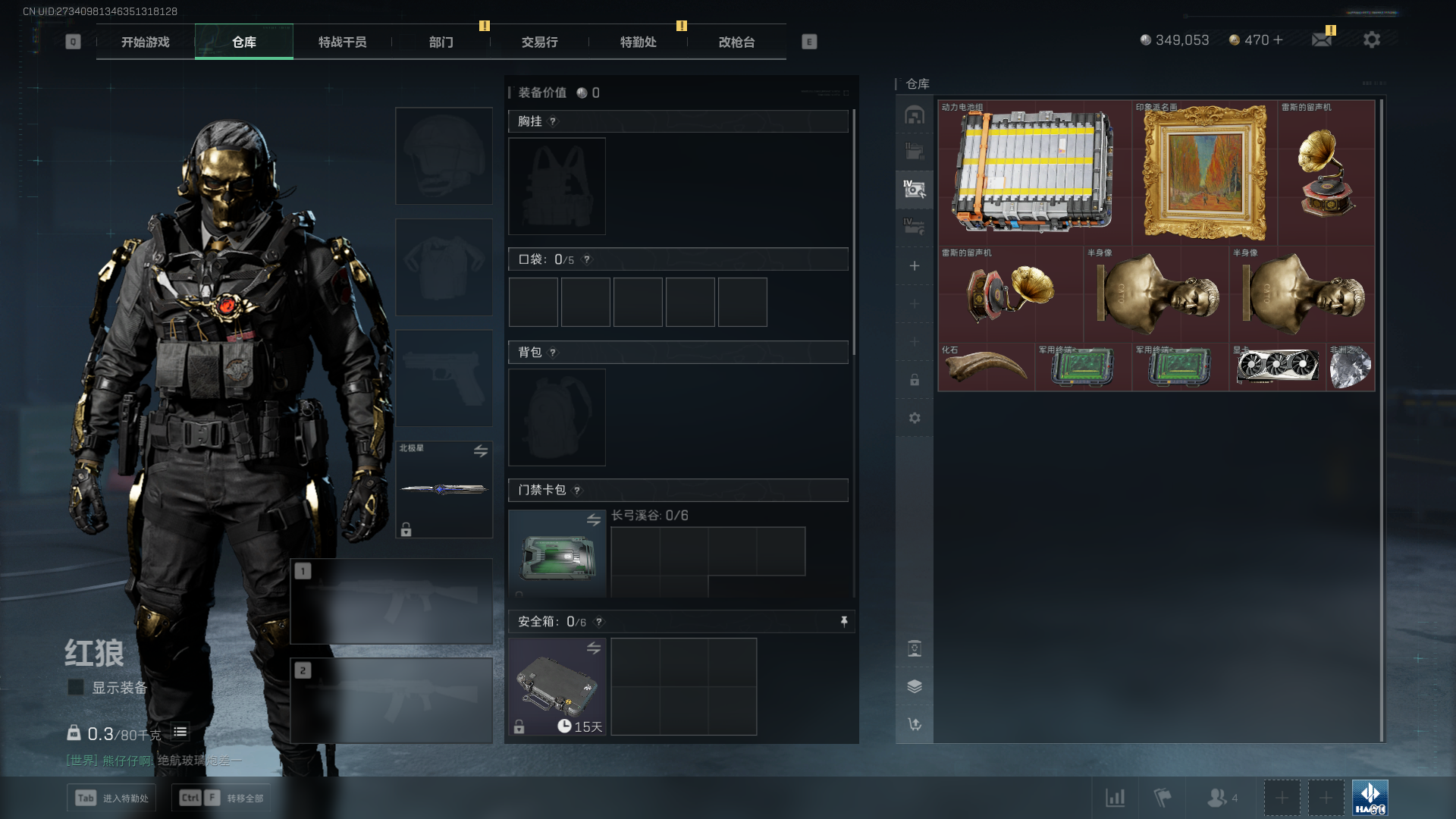Go to the 部门 tab

point(441,42)
